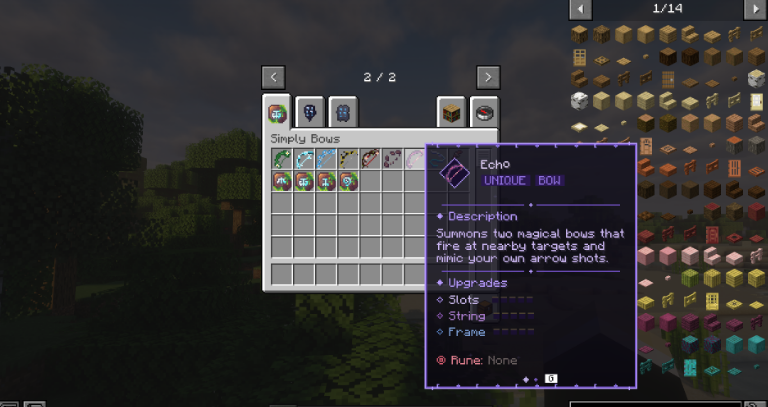This screenshot has width=768, height=407.
Task: Choose the yellow and black bow
Action: (x=348, y=159)
